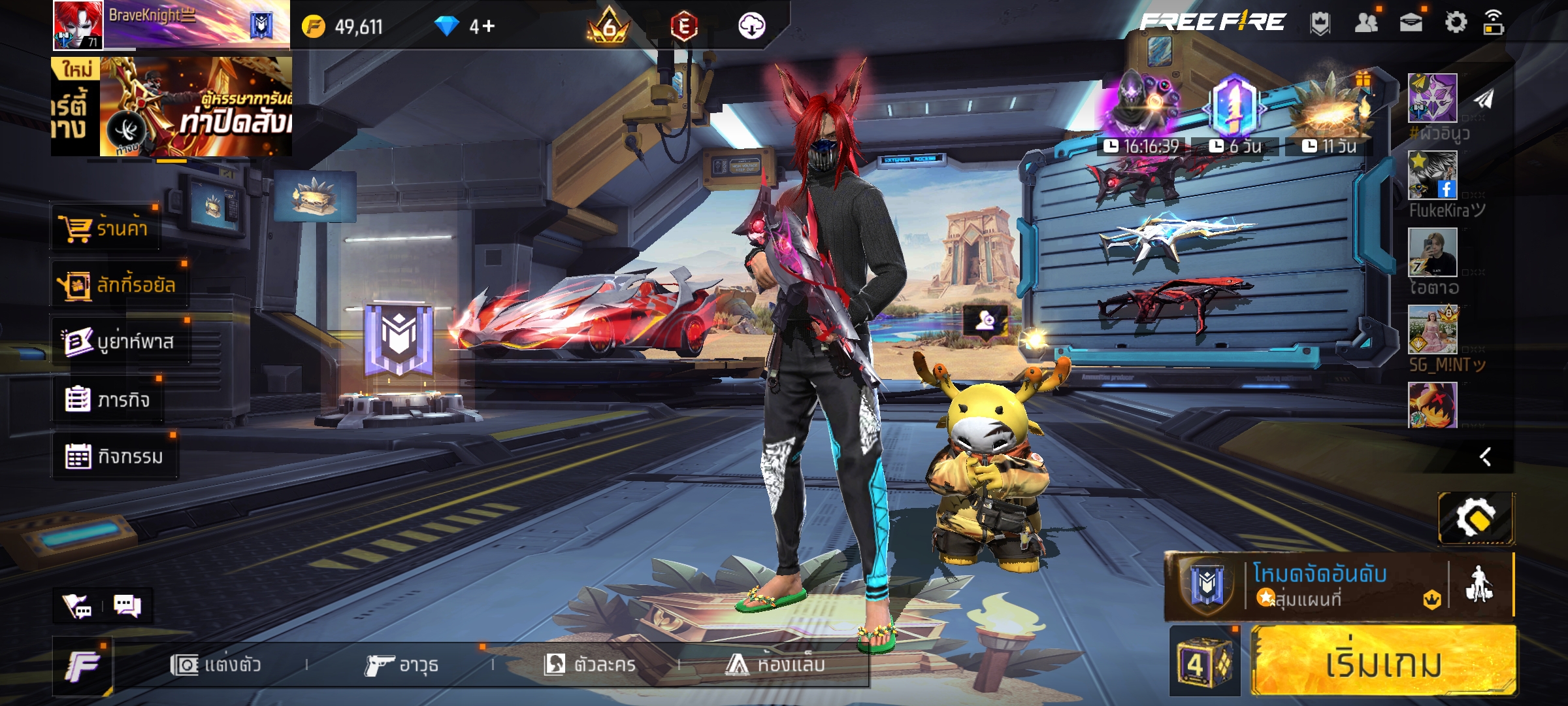Open the mail envelope icon
This screenshot has height=706, width=1568.
coord(1411,24)
